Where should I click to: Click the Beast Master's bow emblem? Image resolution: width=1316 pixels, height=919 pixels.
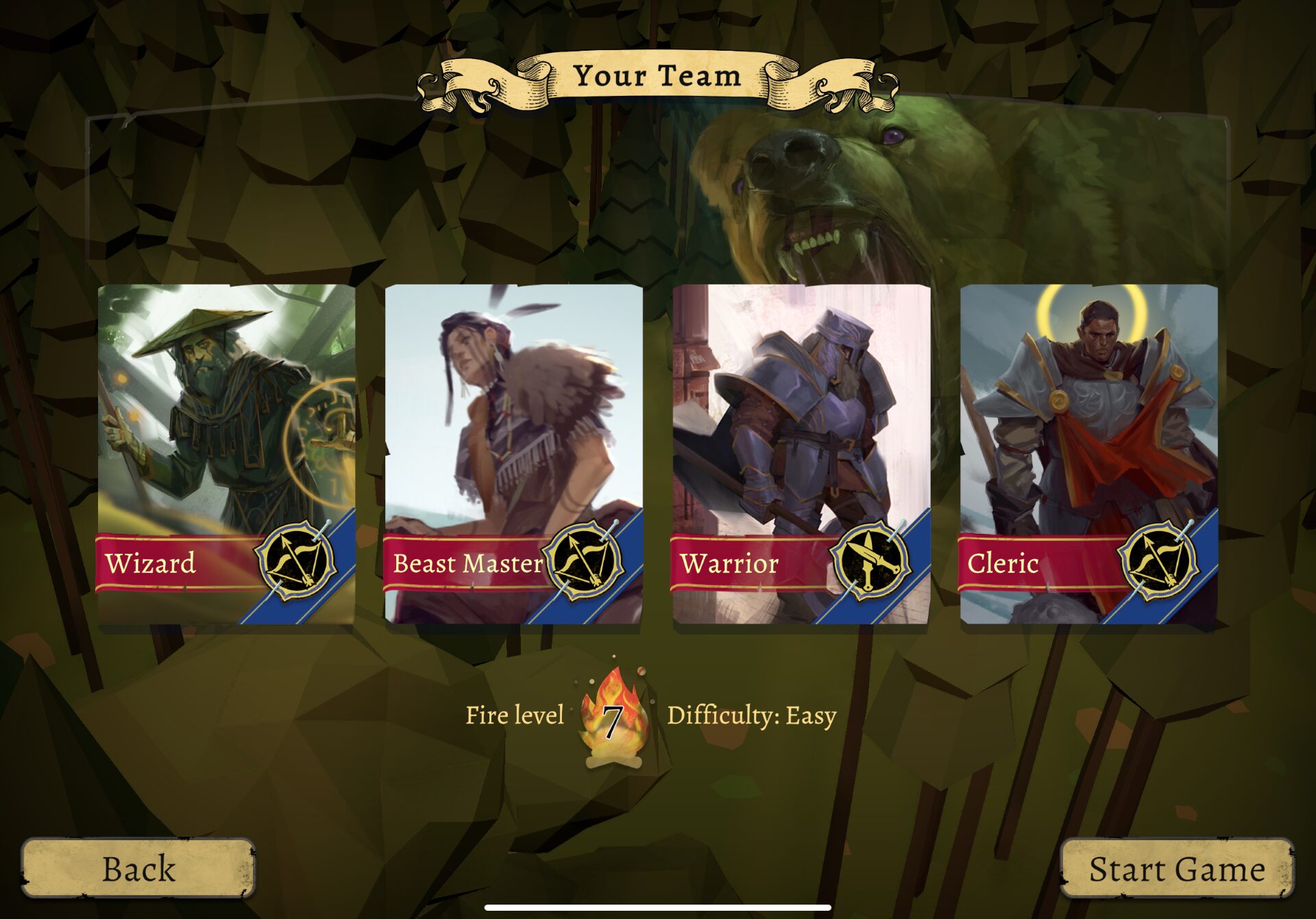click(x=584, y=561)
